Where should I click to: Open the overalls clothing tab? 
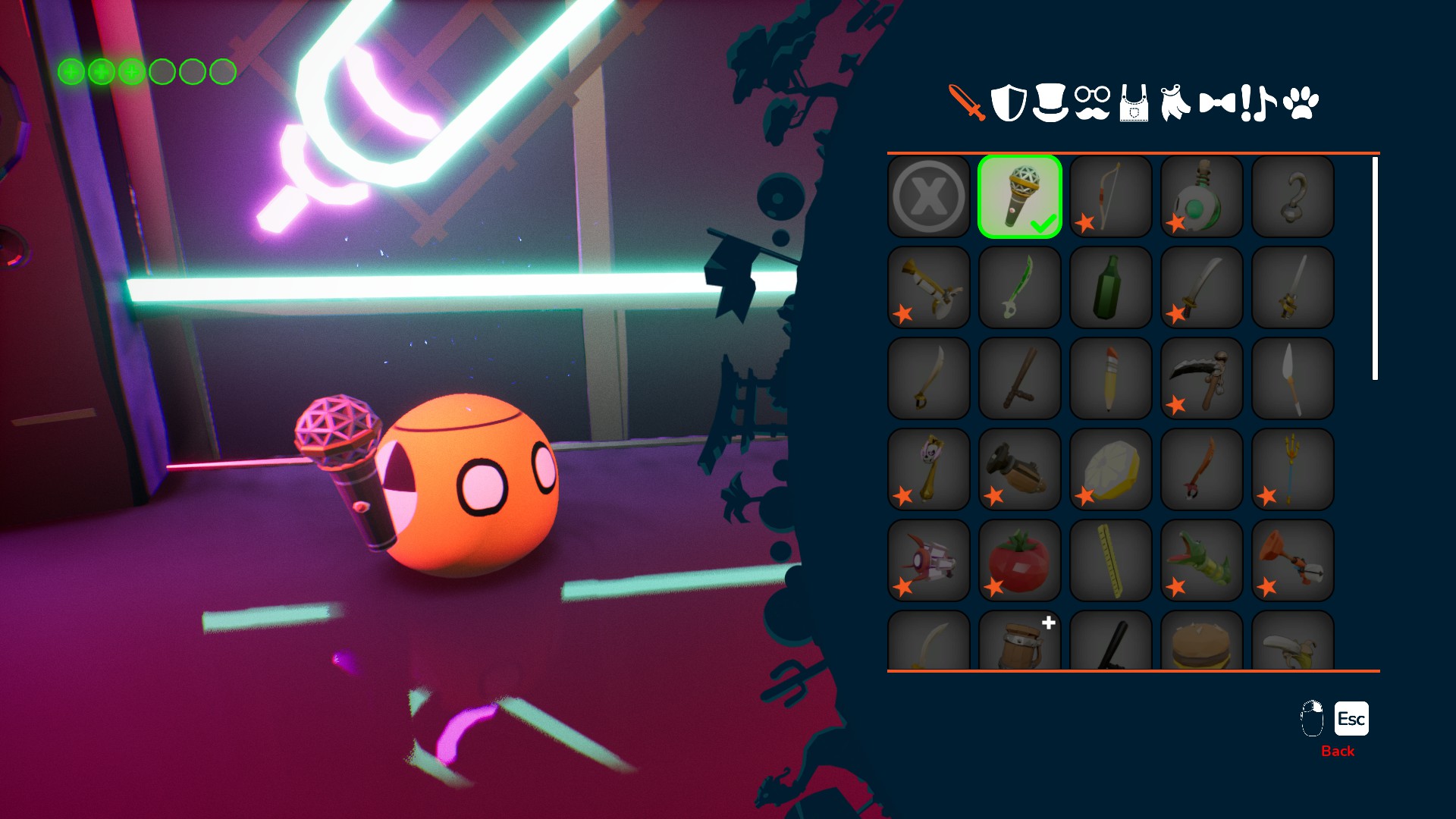tap(1134, 103)
